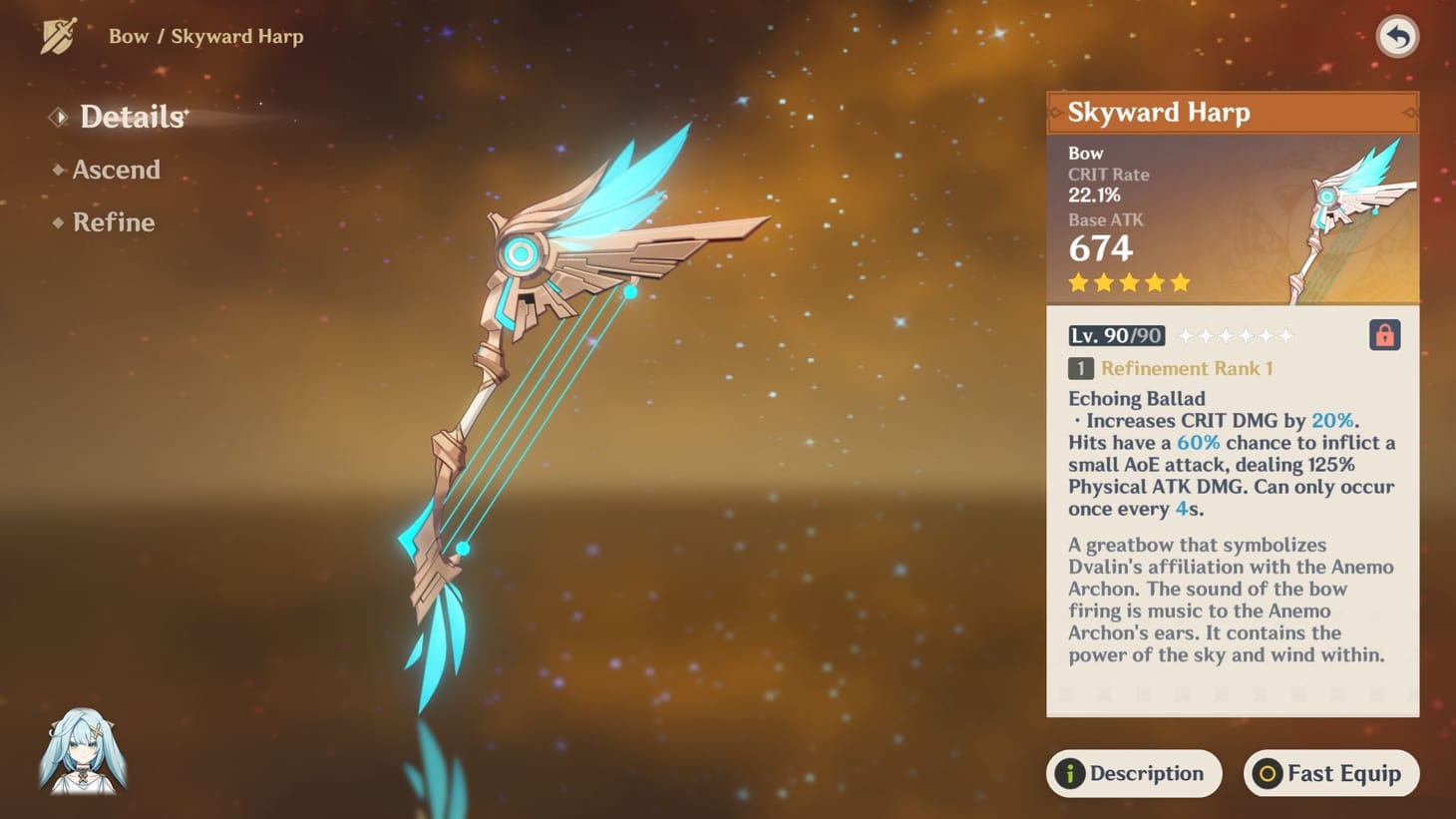The height and width of the screenshot is (819, 1456).
Task: Toggle the red lock to unlock the weapon
Action: (x=1384, y=335)
